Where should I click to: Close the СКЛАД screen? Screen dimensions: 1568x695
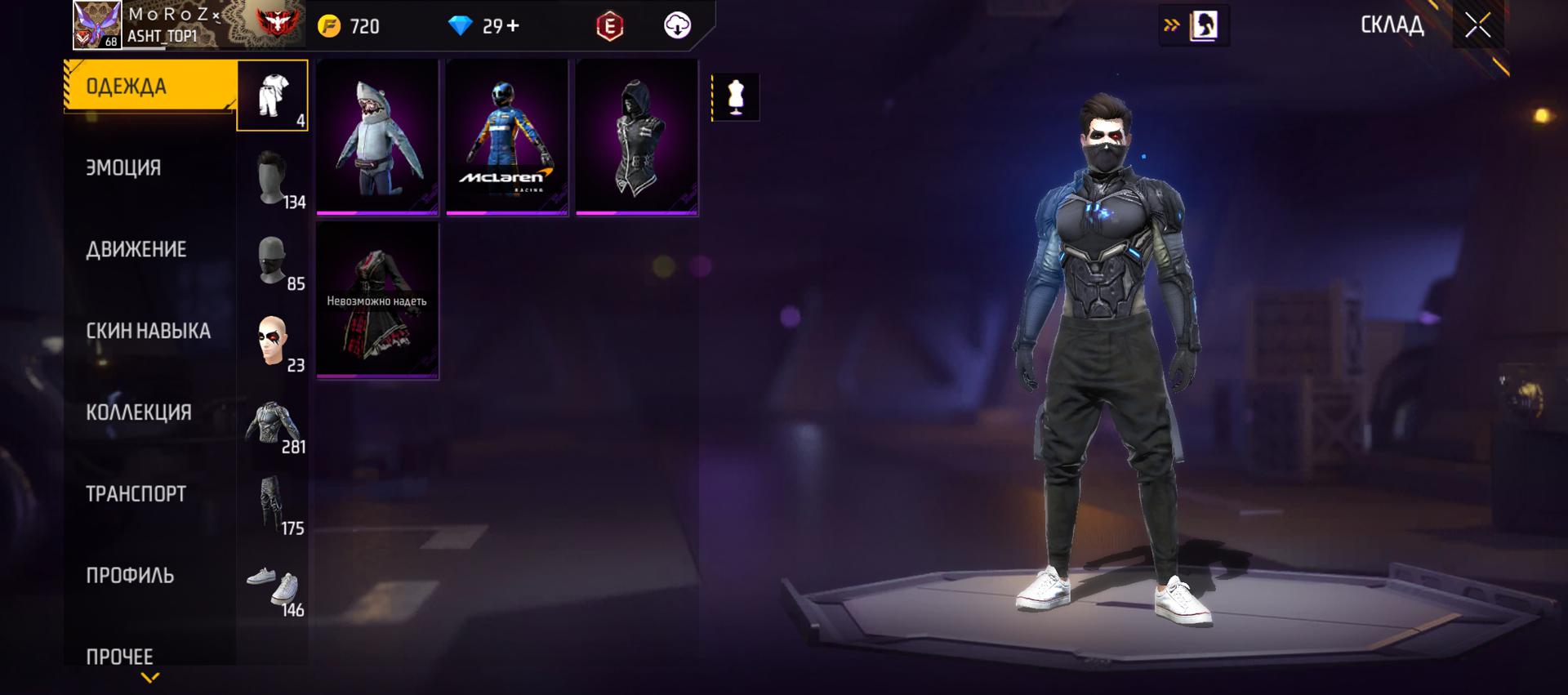(x=1477, y=25)
